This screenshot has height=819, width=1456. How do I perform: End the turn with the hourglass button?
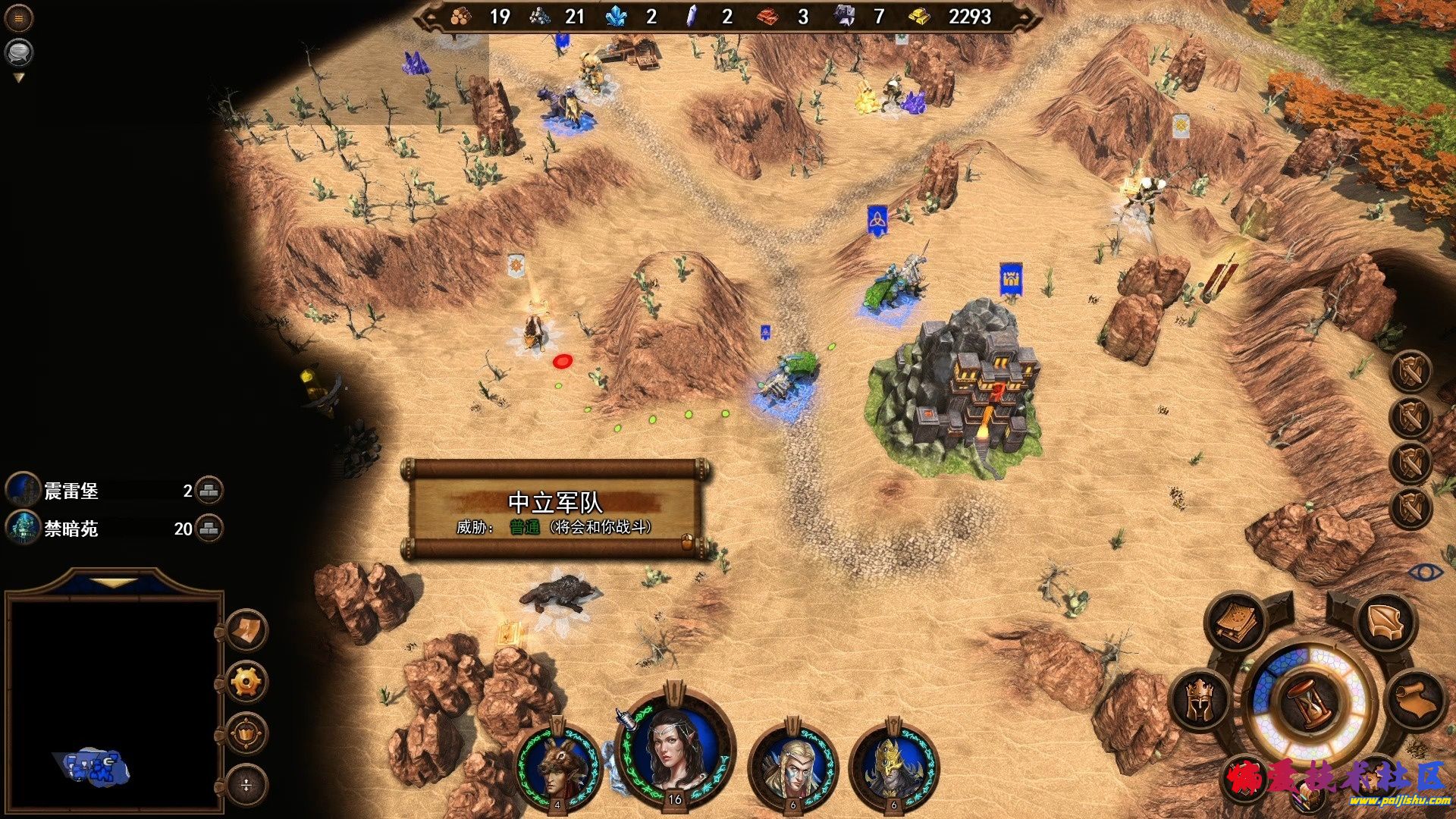1310,703
